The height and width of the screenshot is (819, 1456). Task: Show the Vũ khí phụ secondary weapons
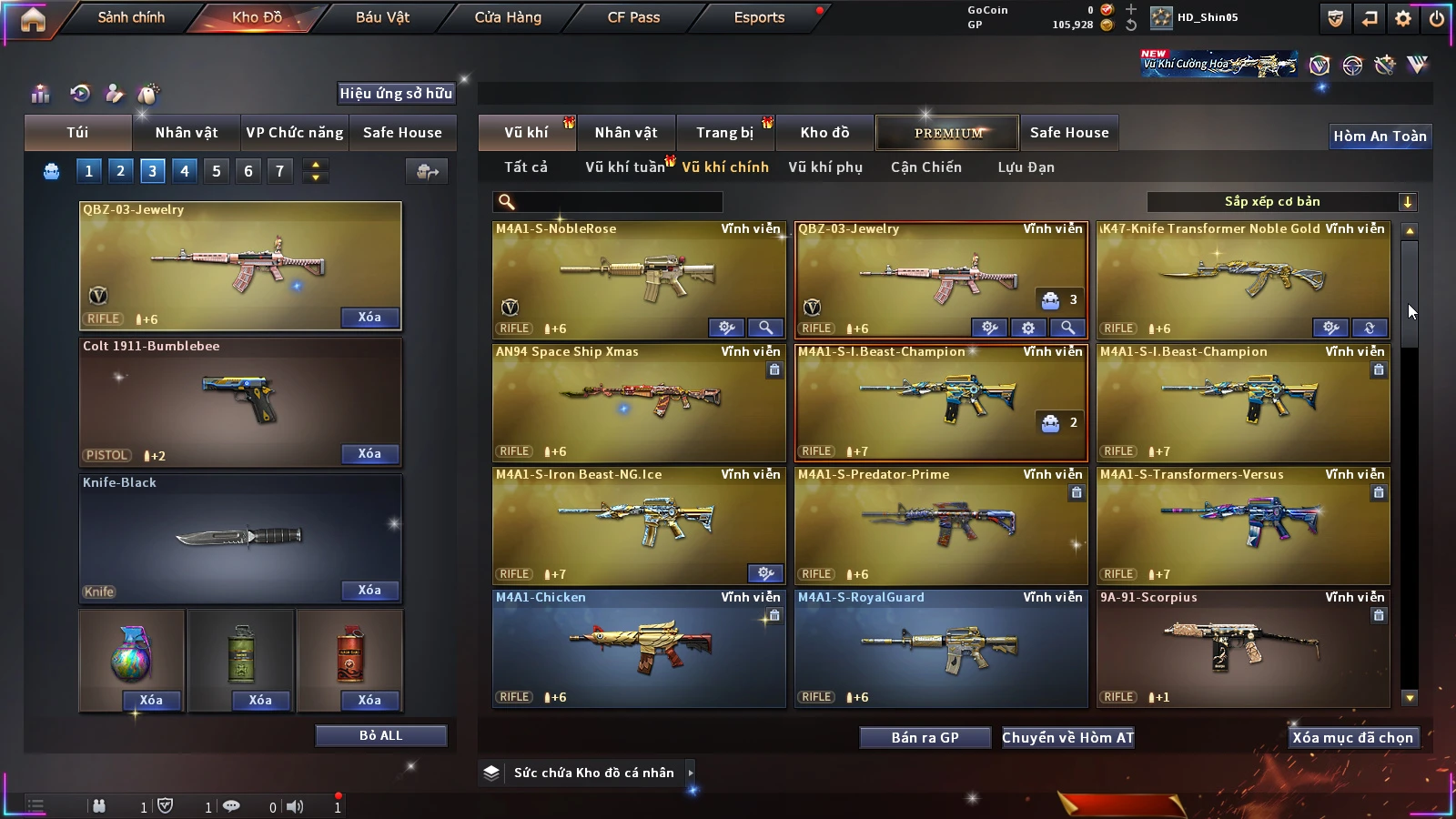tap(825, 167)
